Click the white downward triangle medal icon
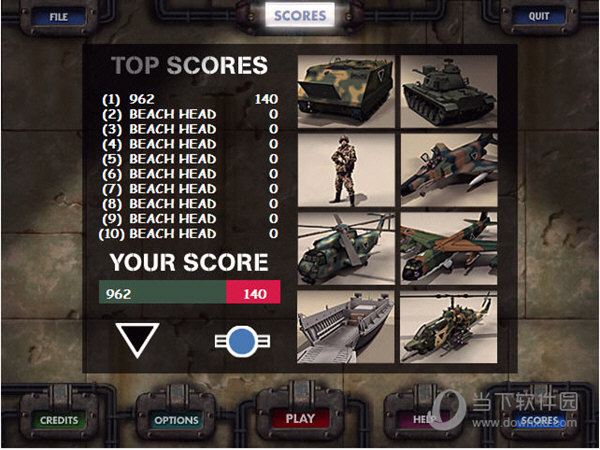This screenshot has width=600, height=450. [137, 340]
